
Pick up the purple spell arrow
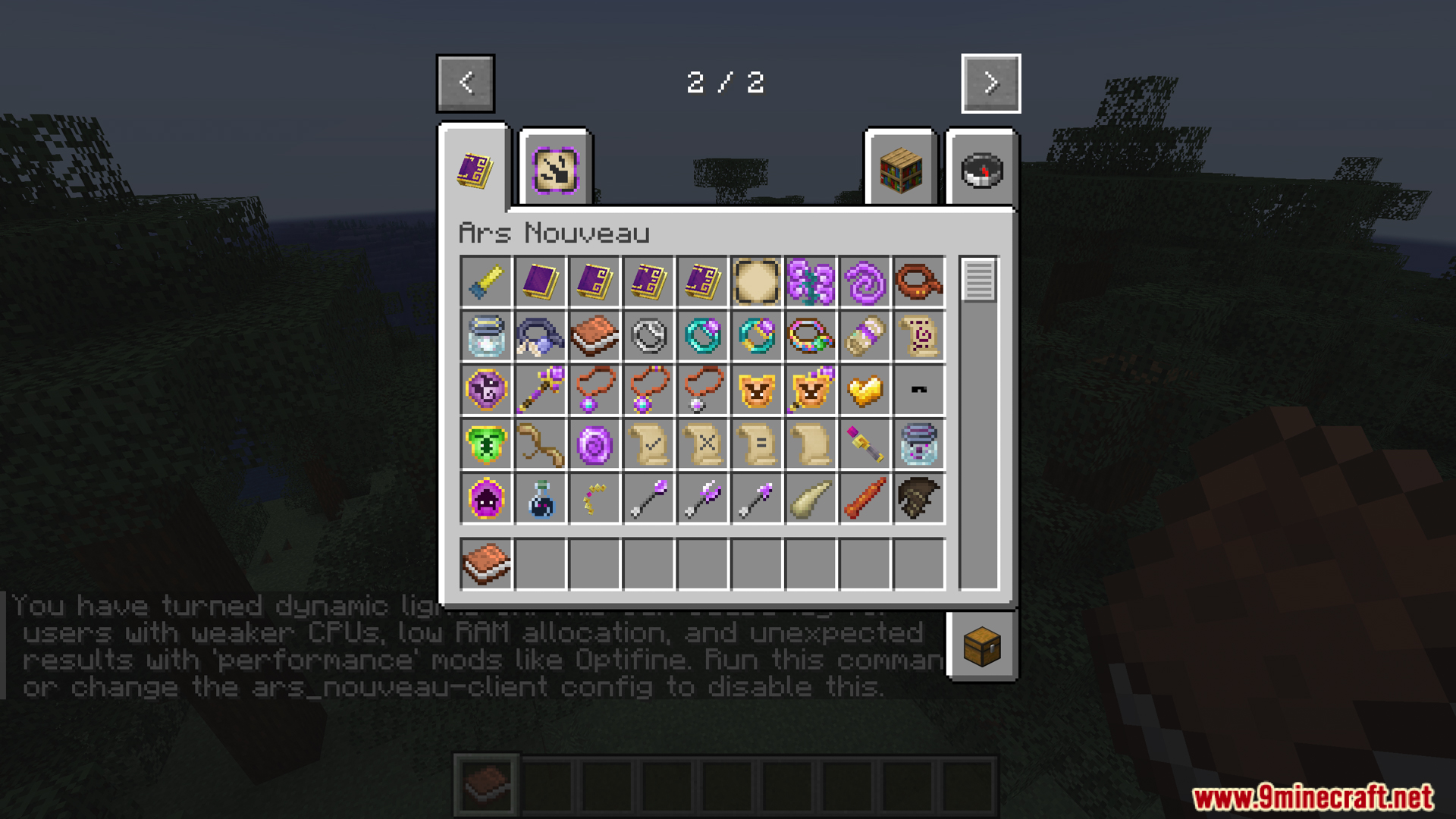tap(648, 498)
